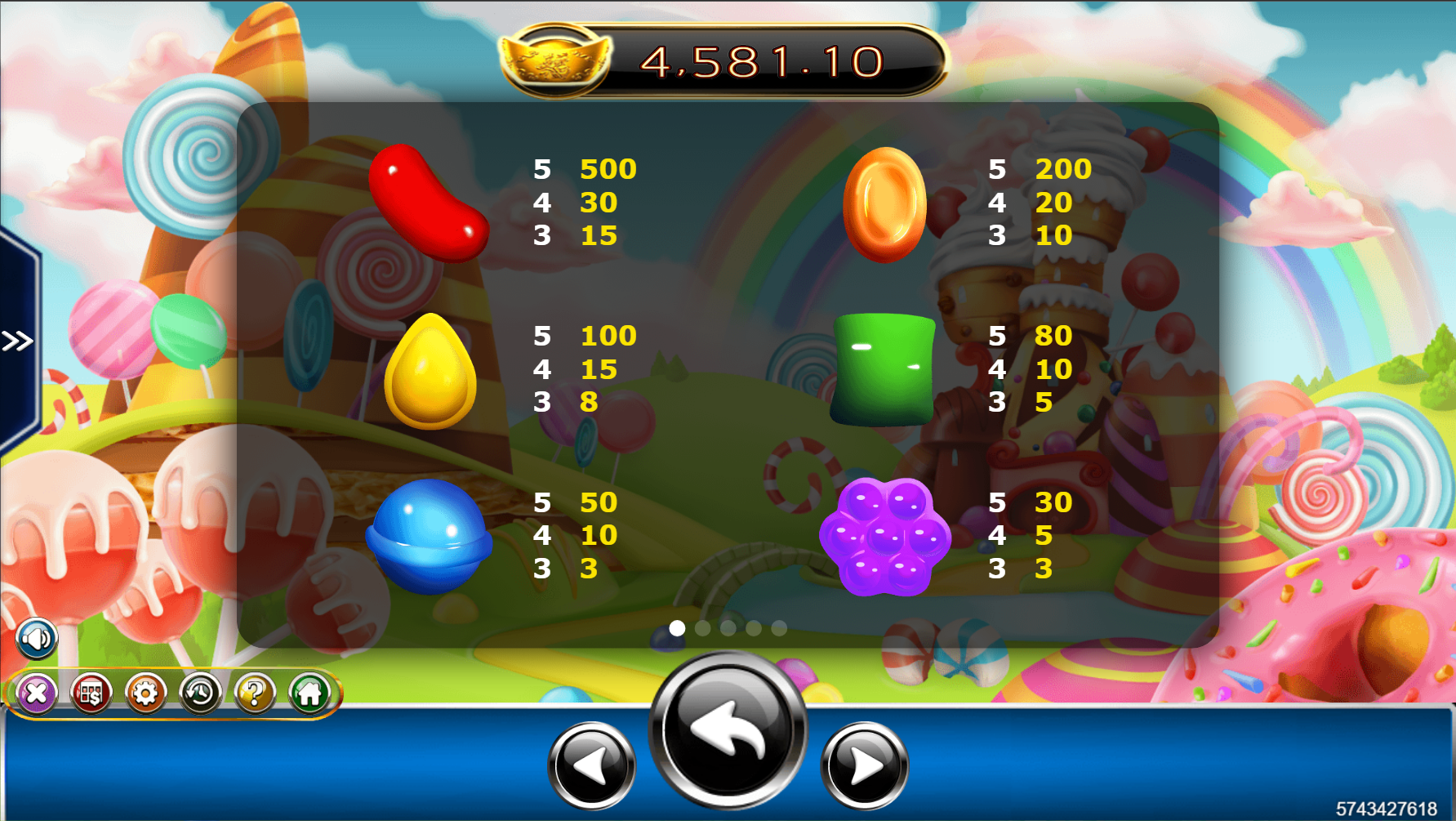The height and width of the screenshot is (821, 1456).
Task: Advance to next paytable page arrow
Action: [x=864, y=766]
